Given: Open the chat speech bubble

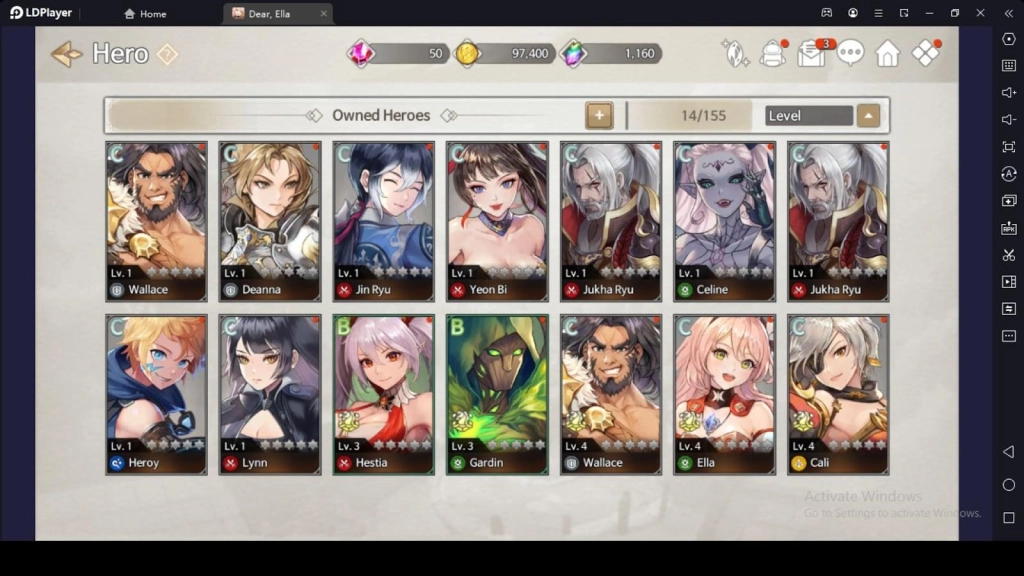Looking at the screenshot, I should [850, 53].
